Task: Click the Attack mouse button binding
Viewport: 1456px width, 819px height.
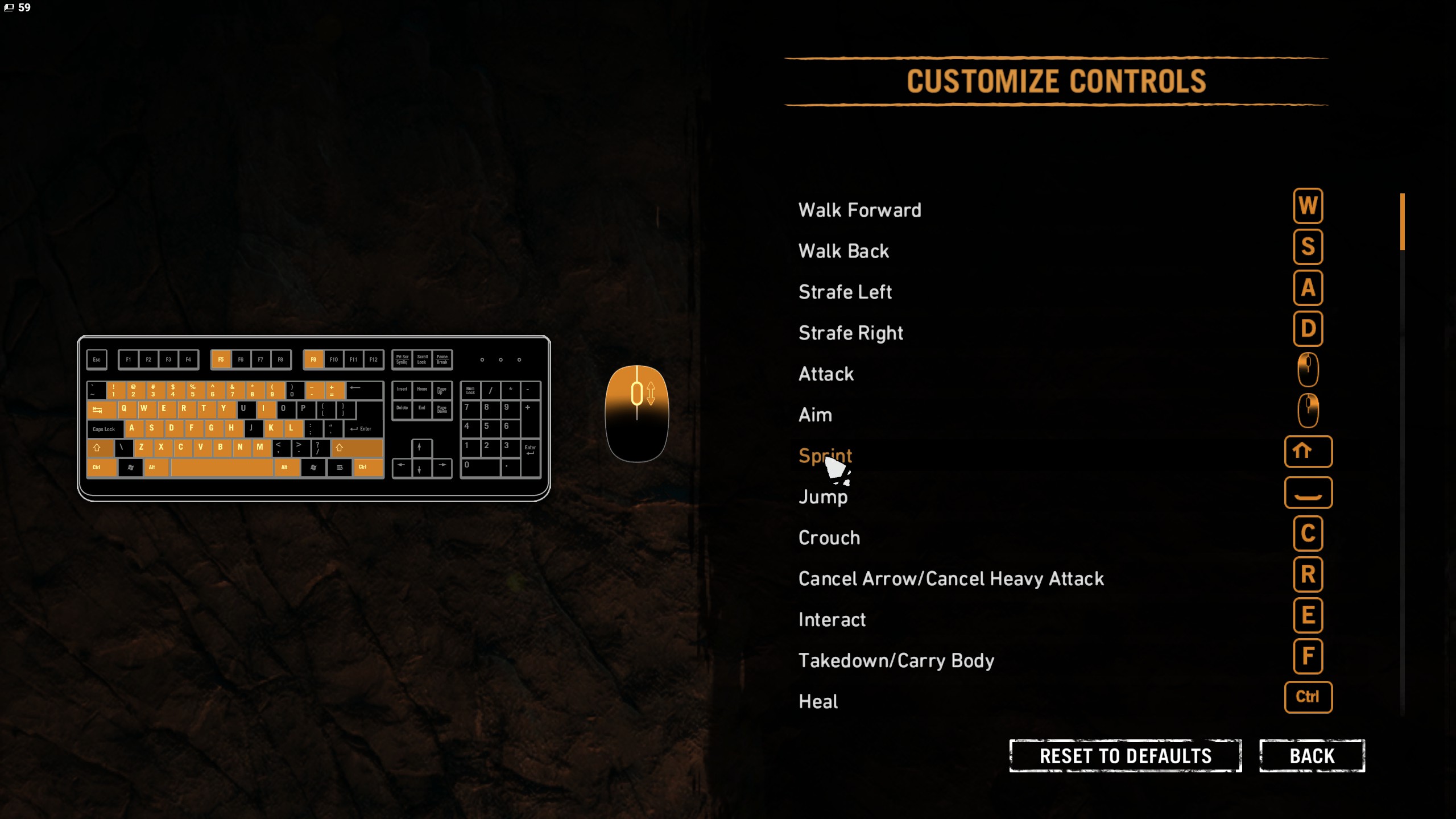Action: coord(1308,370)
